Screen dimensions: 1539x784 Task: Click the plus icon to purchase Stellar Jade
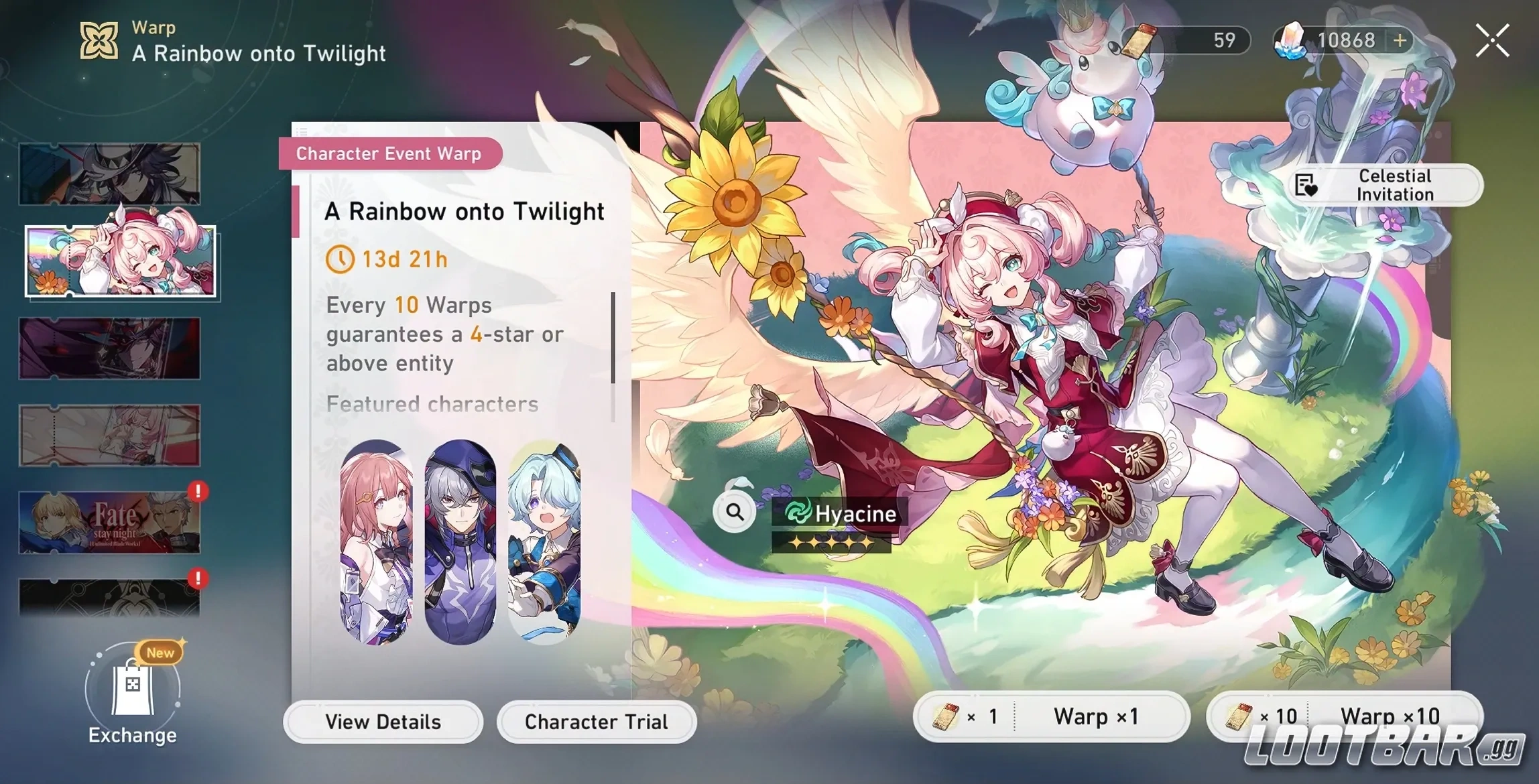[1399, 40]
